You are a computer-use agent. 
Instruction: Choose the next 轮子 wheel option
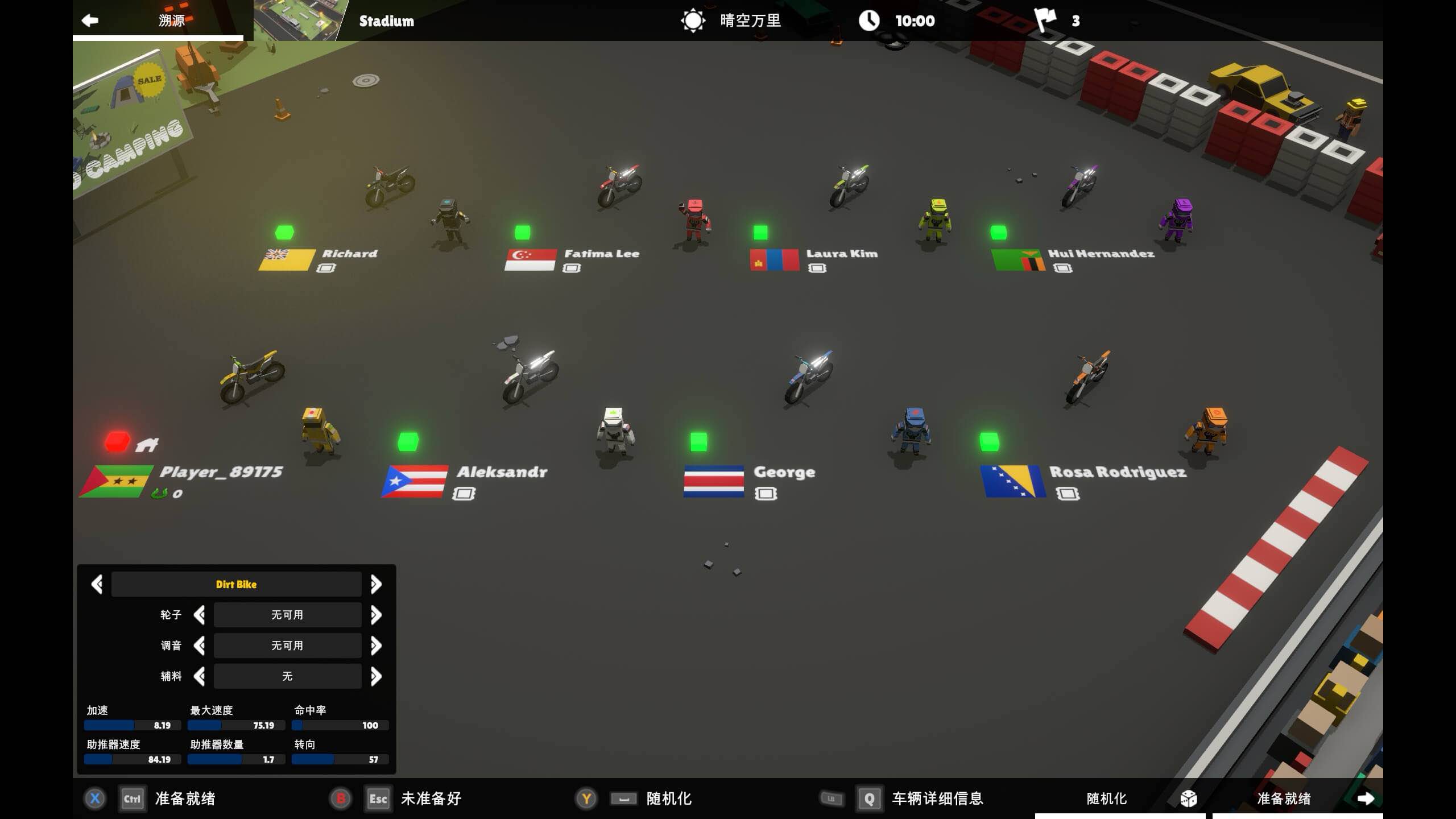pyautogui.click(x=376, y=615)
